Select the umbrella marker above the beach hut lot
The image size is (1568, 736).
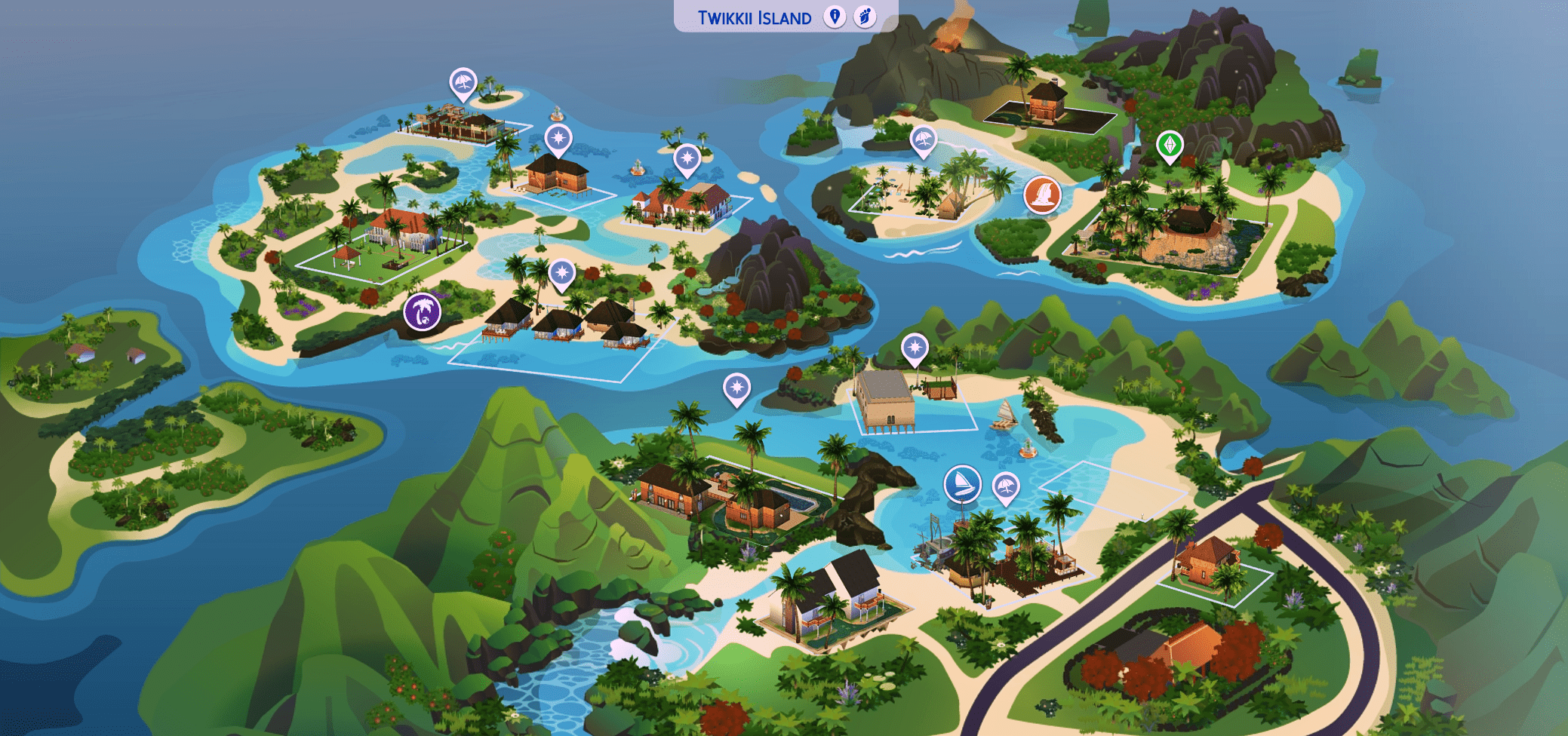pyautogui.click(x=923, y=140)
